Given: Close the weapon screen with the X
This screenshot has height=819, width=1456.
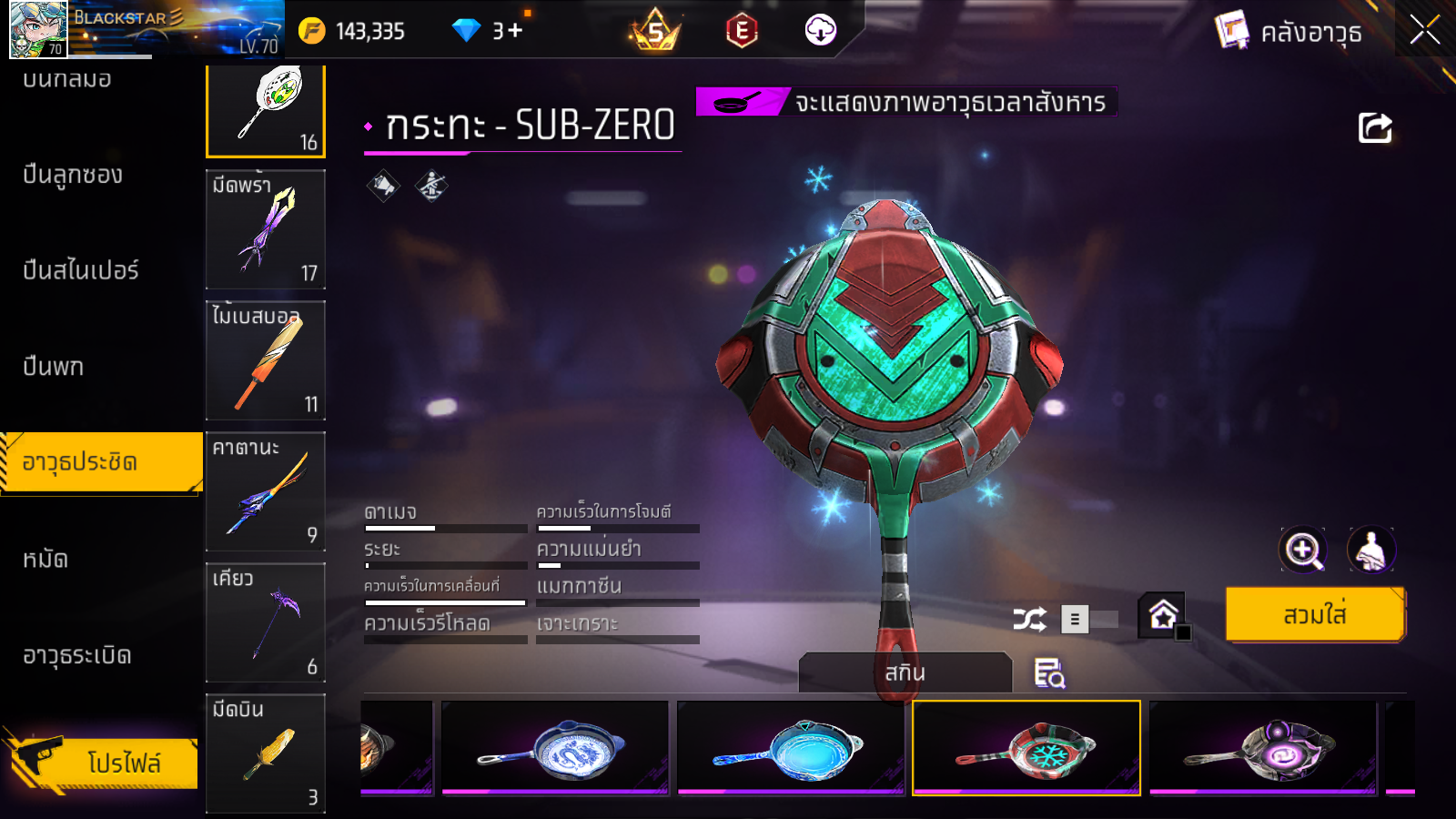Looking at the screenshot, I should click(x=1424, y=30).
